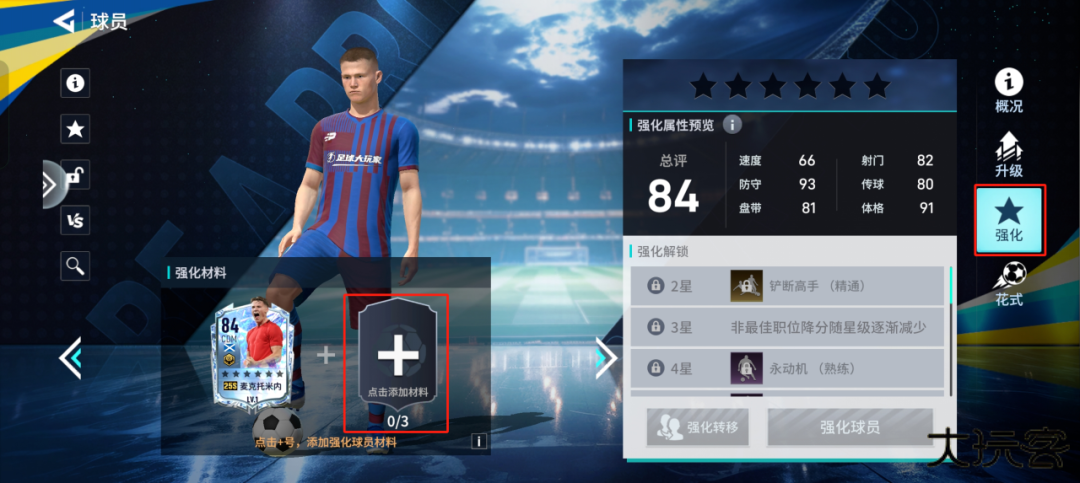This screenshot has width=1080, height=483.
Task: Toggle the padlock lock icon
Action: [74, 174]
